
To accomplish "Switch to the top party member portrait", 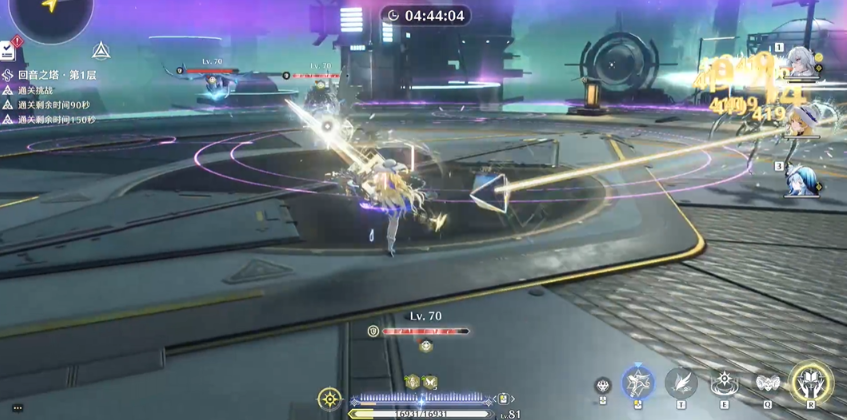I will click(x=801, y=62).
